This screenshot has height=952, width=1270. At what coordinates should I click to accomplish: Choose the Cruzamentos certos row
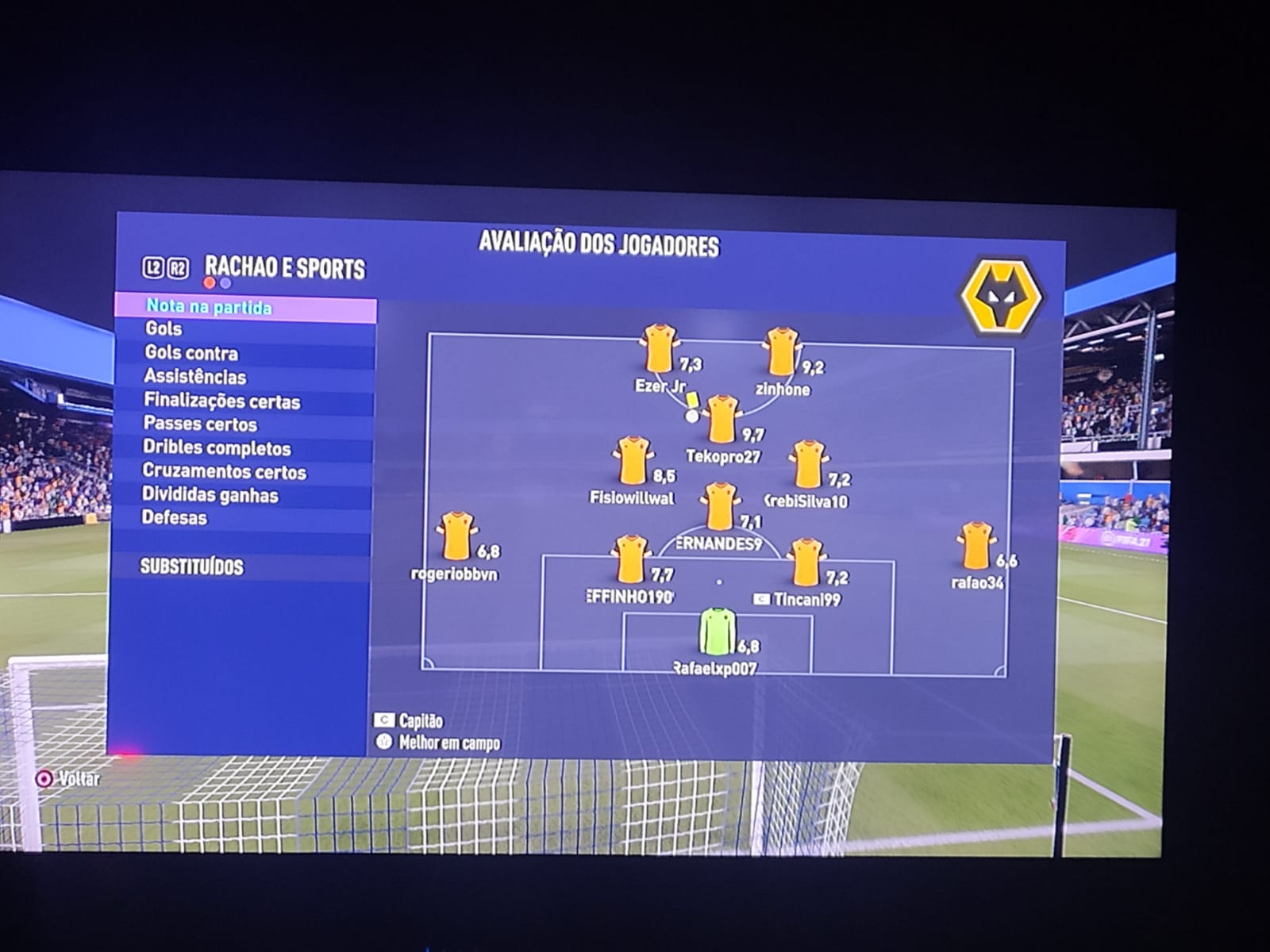click(224, 472)
